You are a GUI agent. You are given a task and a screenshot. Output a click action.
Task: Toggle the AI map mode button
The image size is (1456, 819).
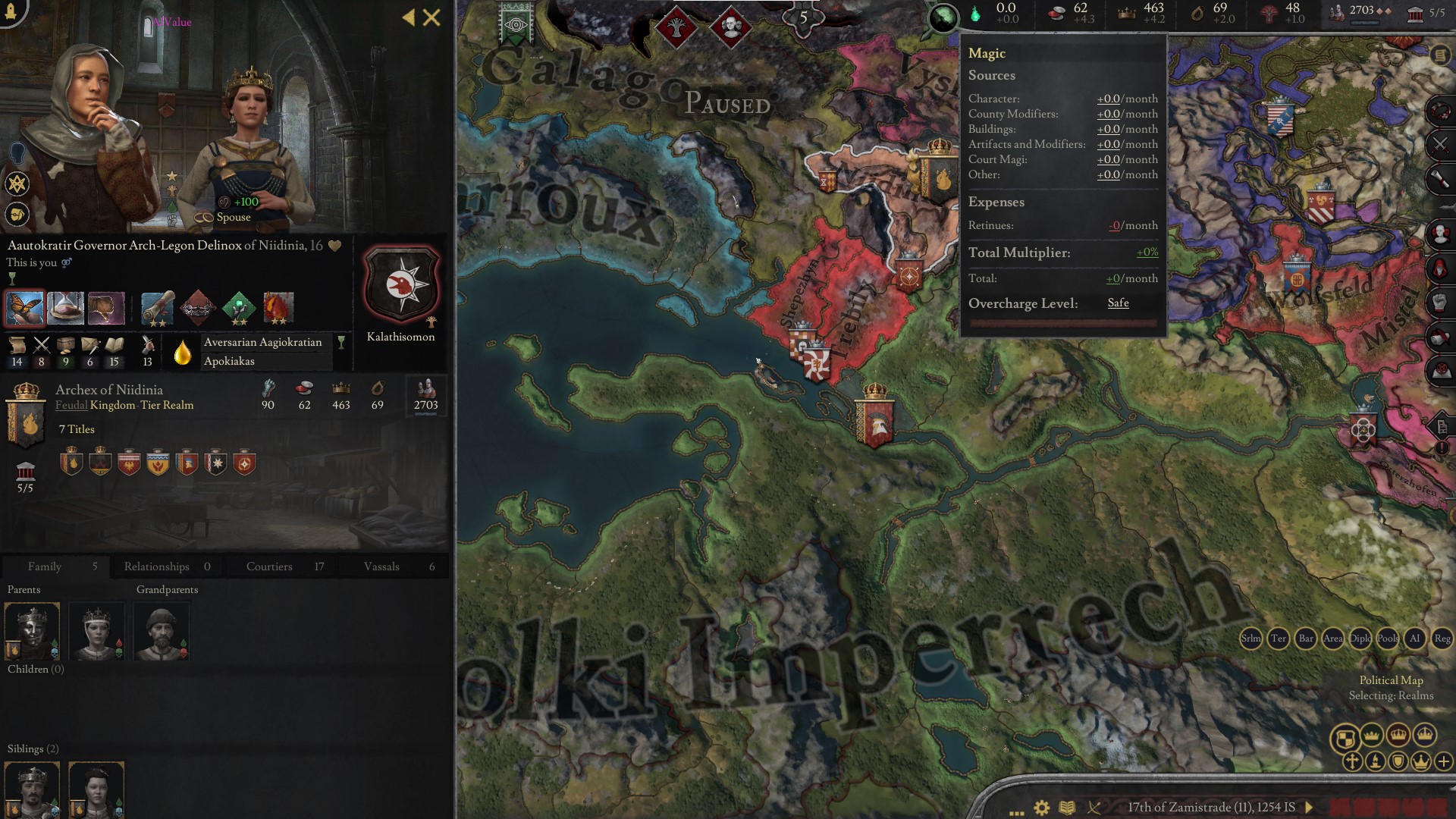coord(1415,639)
